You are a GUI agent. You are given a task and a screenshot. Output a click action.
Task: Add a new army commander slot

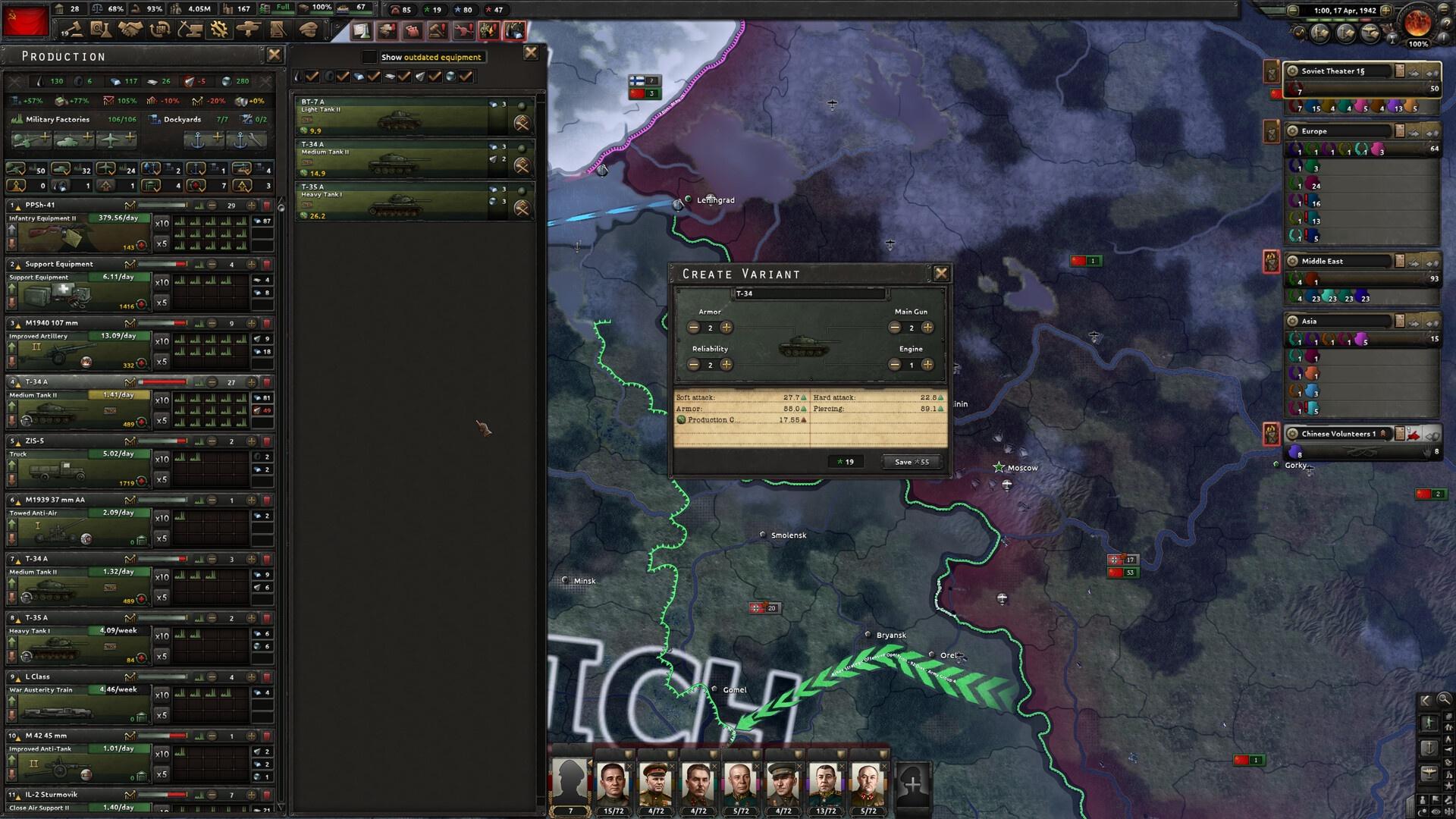tap(913, 784)
